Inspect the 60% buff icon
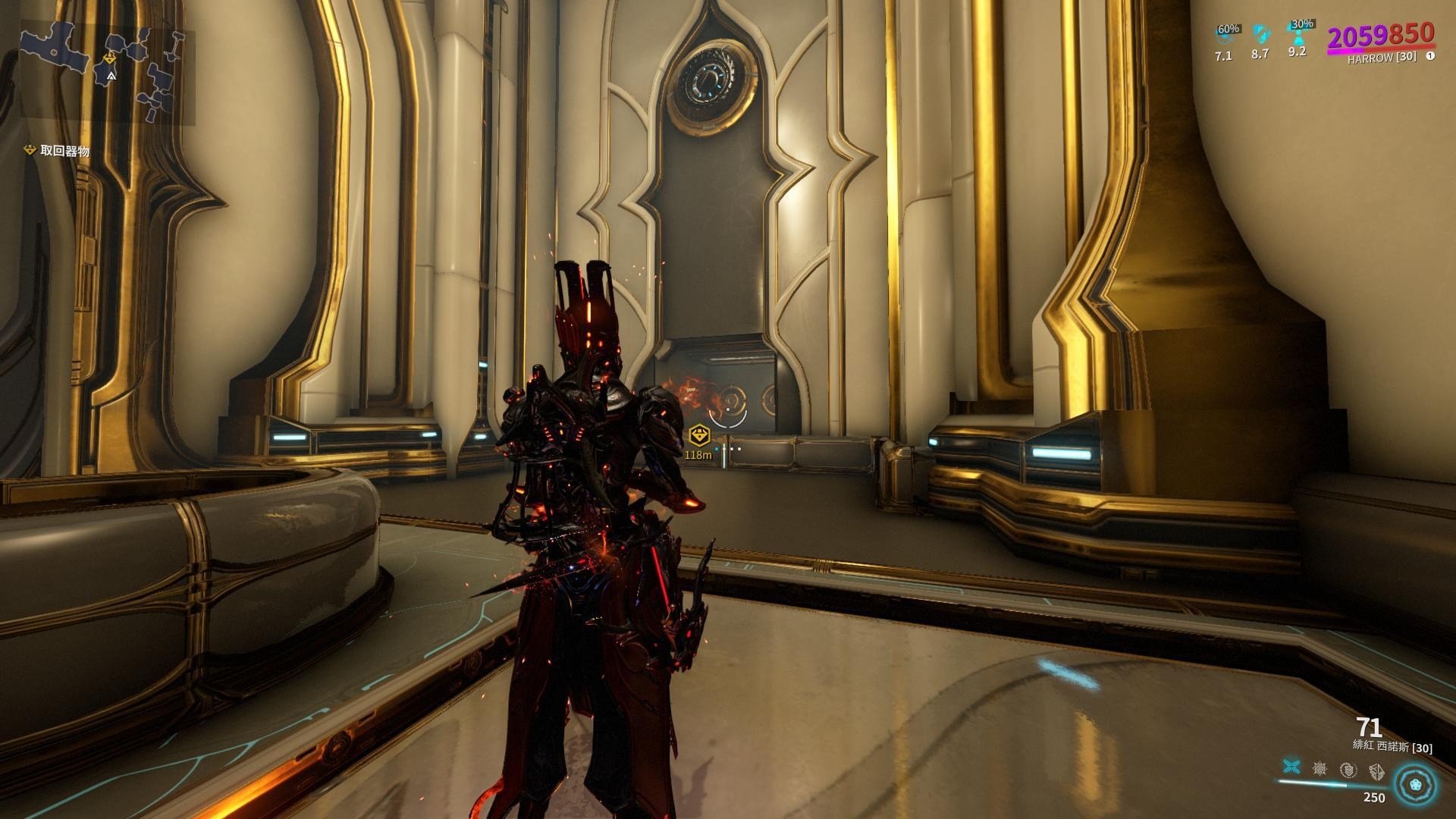 pyautogui.click(x=1225, y=35)
